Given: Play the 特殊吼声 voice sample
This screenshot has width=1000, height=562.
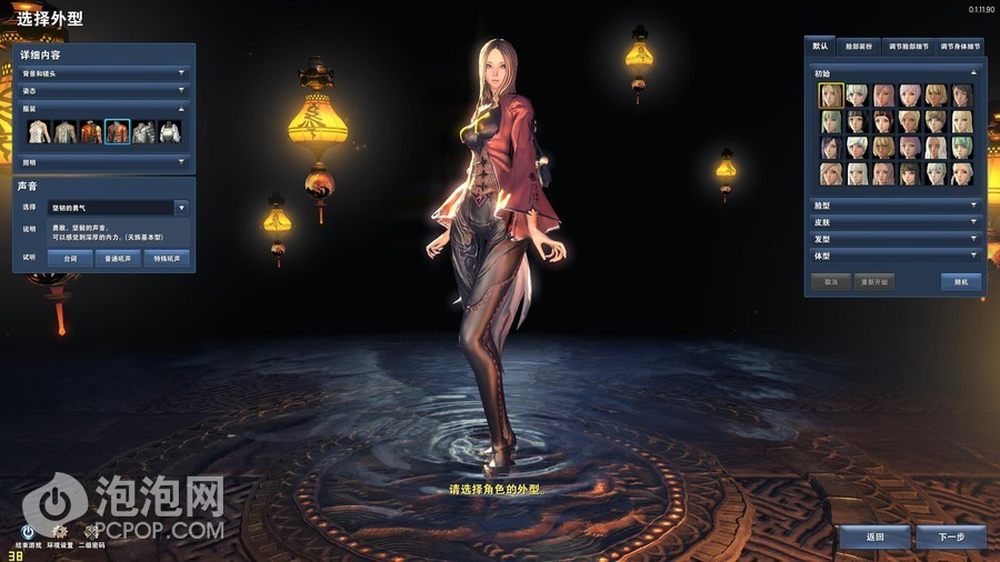Looking at the screenshot, I should pos(165,258).
